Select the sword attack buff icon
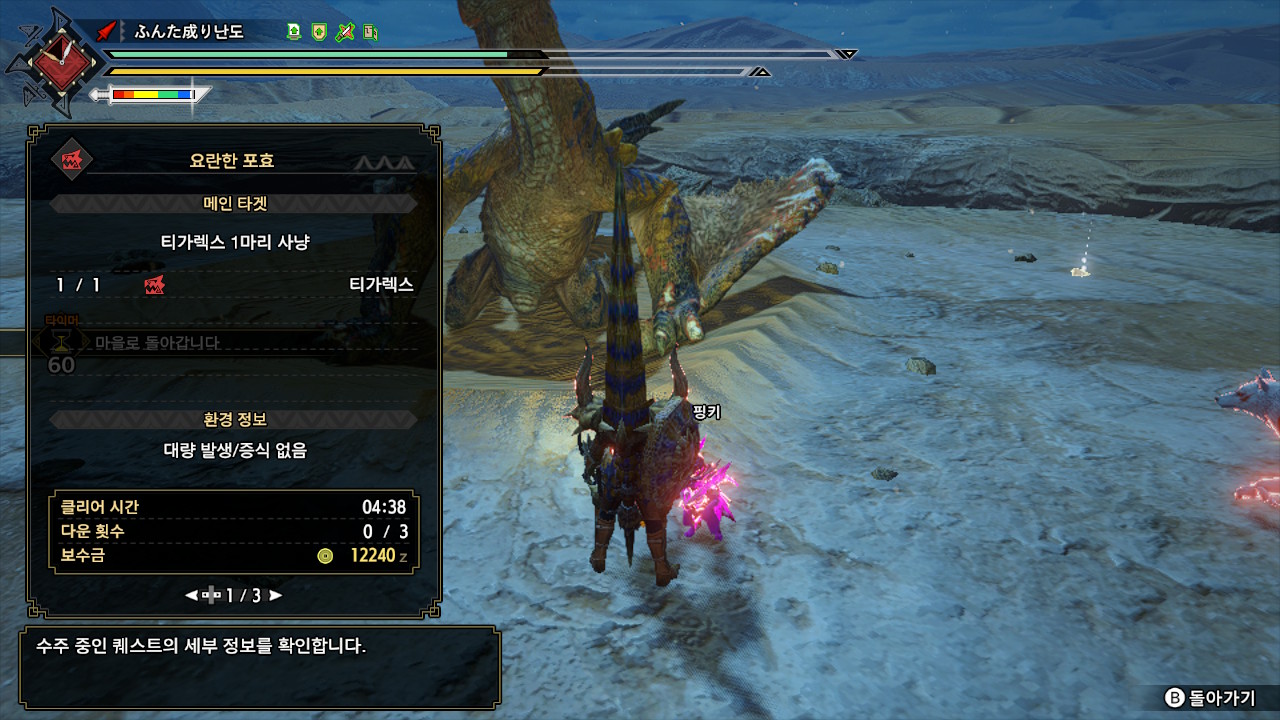The image size is (1280, 720). point(345,32)
